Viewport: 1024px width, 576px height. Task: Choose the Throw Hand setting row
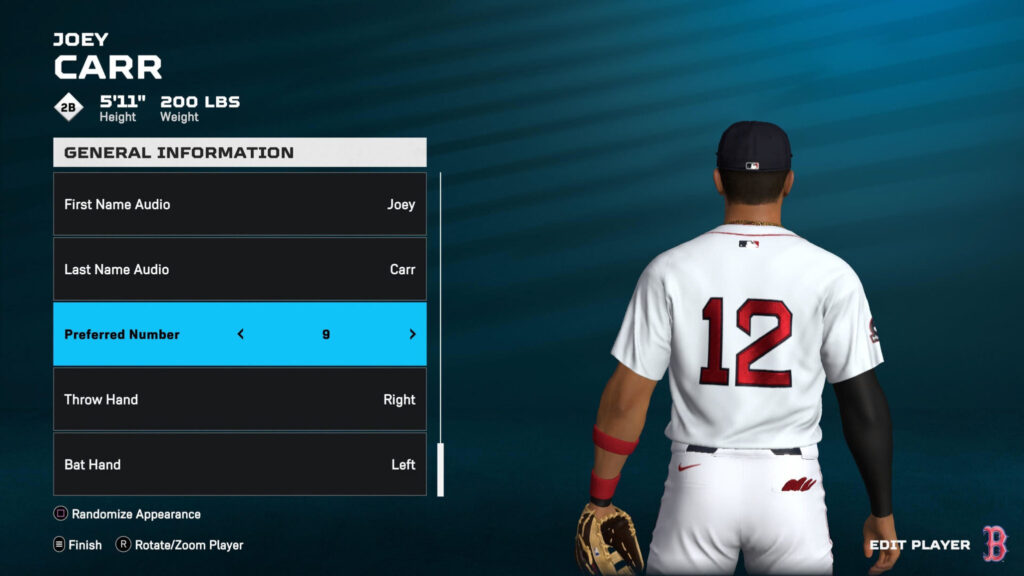click(239, 399)
